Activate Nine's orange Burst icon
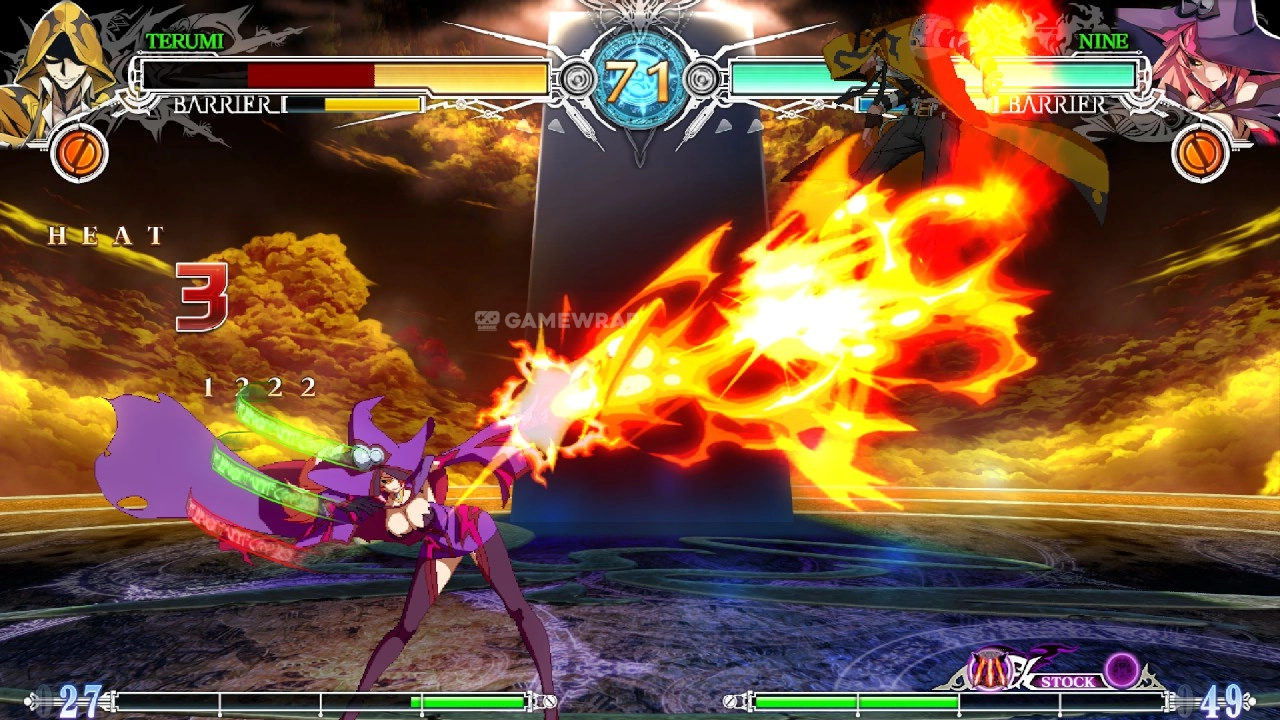This screenshot has height=720, width=1280. (1200, 154)
